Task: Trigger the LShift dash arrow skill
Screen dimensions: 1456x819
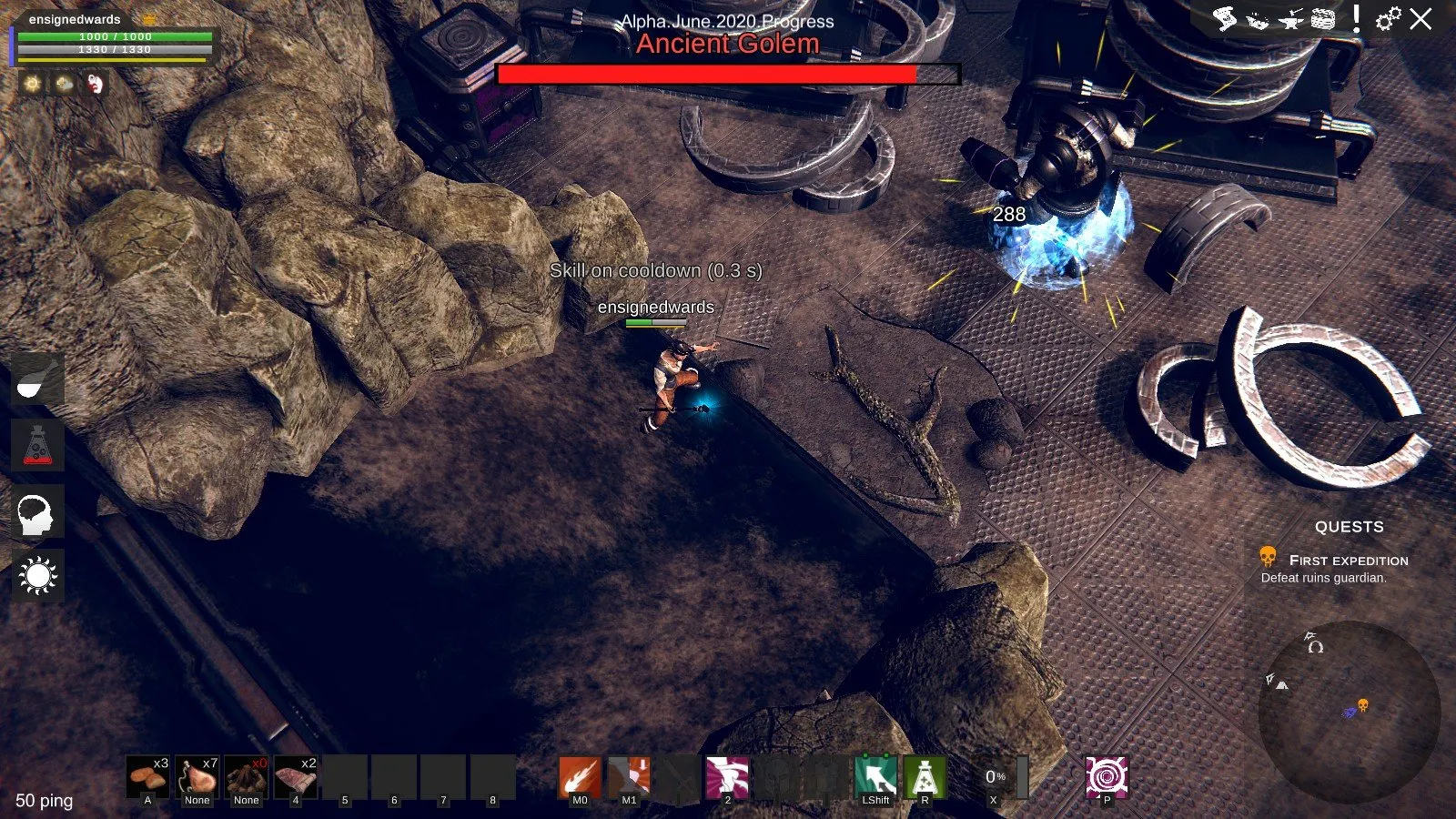Action: click(875, 777)
